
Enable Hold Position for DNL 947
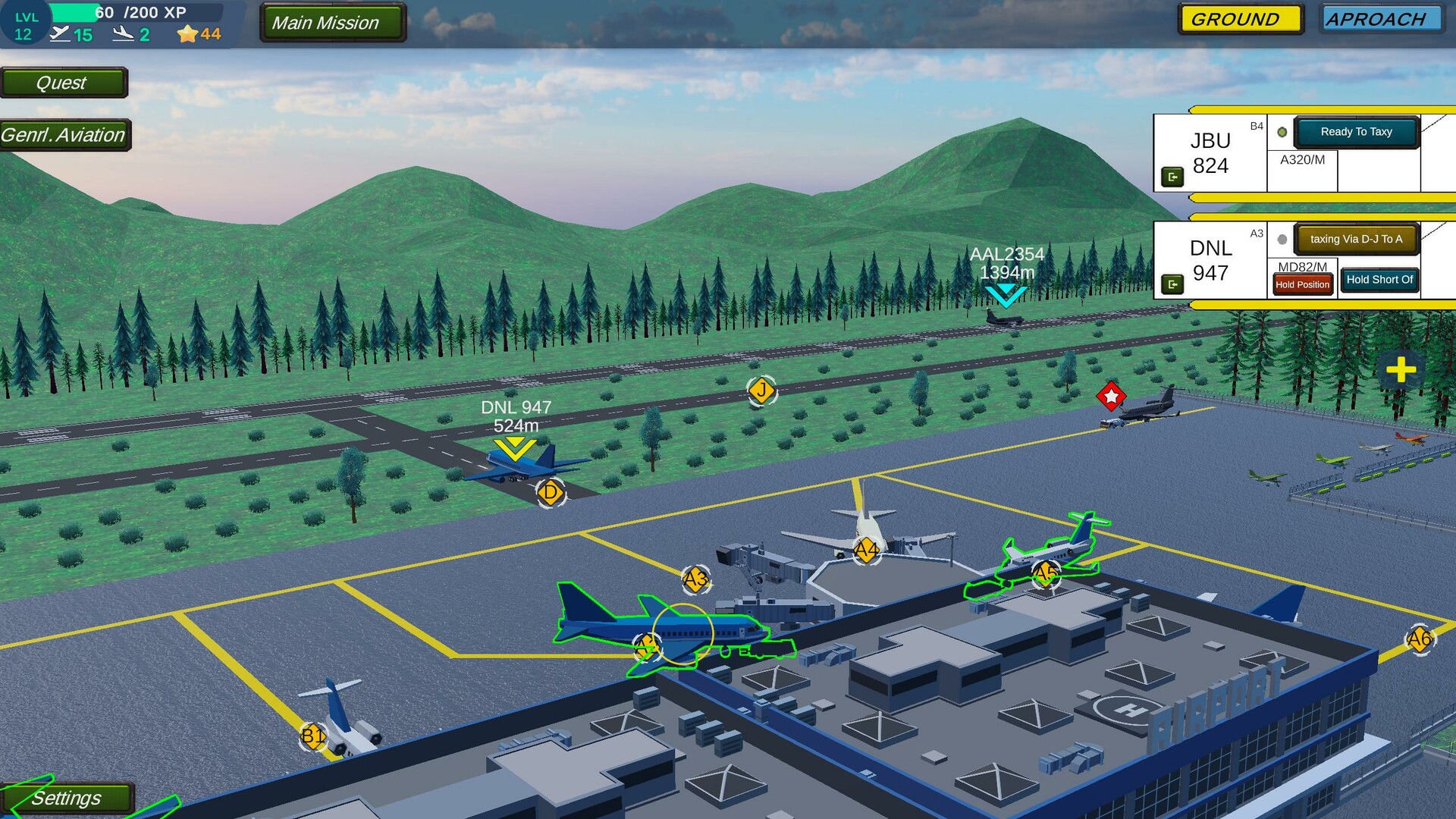click(1301, 284)
